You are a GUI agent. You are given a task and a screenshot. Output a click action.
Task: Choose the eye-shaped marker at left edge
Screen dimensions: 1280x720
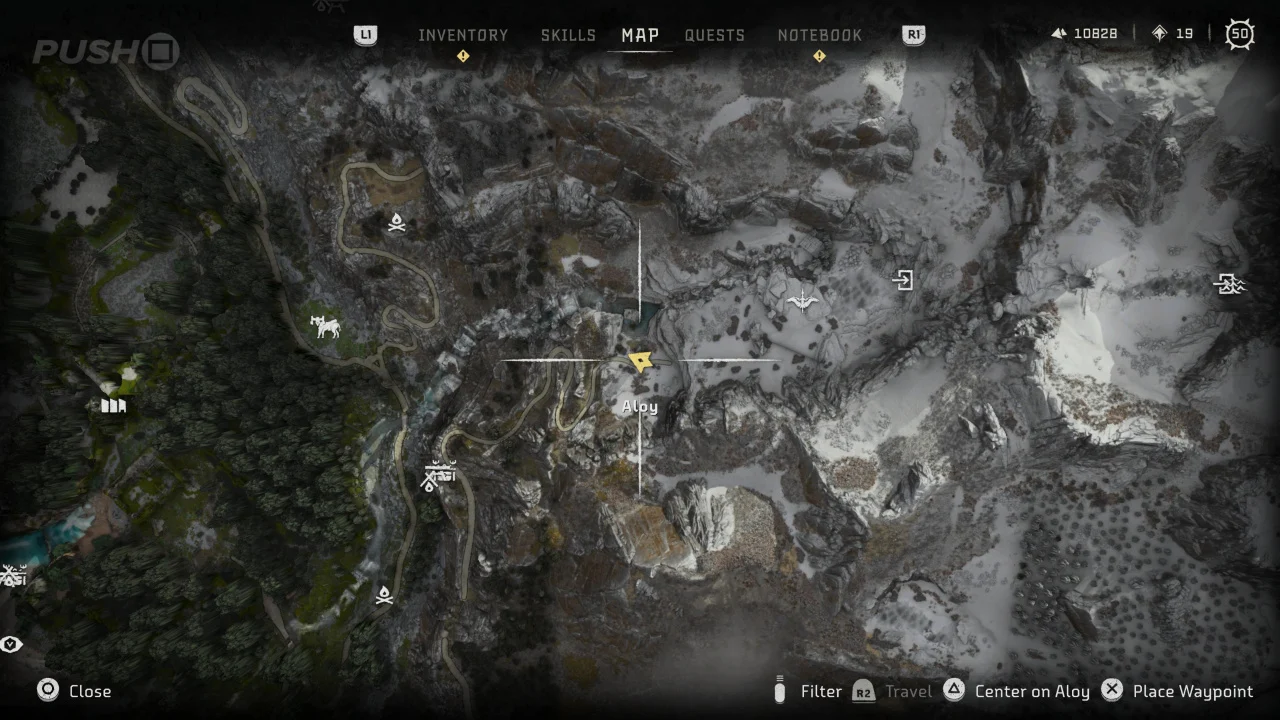(11, 644)
